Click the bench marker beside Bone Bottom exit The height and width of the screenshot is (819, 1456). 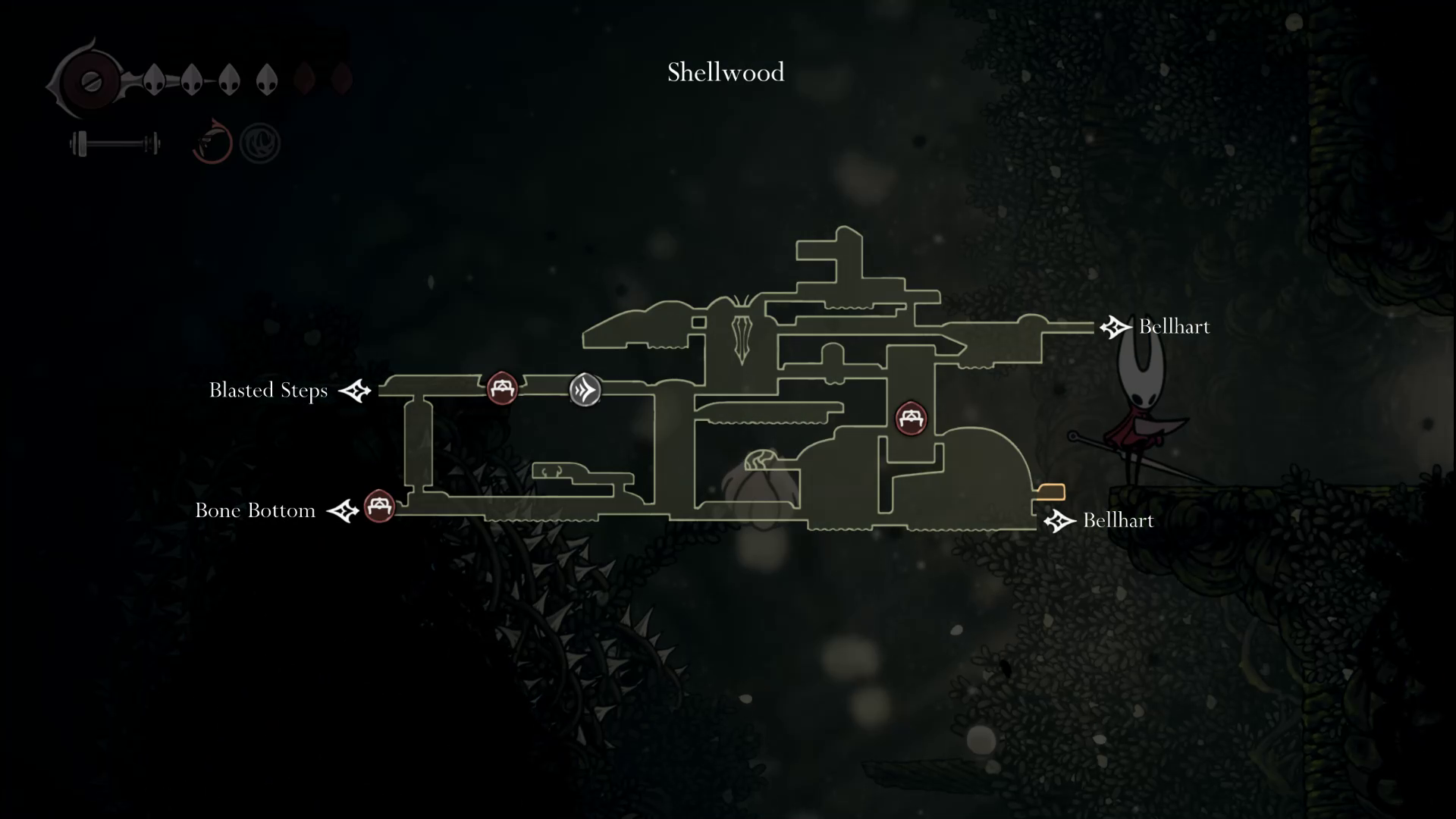pyautogui.click(x=379, y=506)
